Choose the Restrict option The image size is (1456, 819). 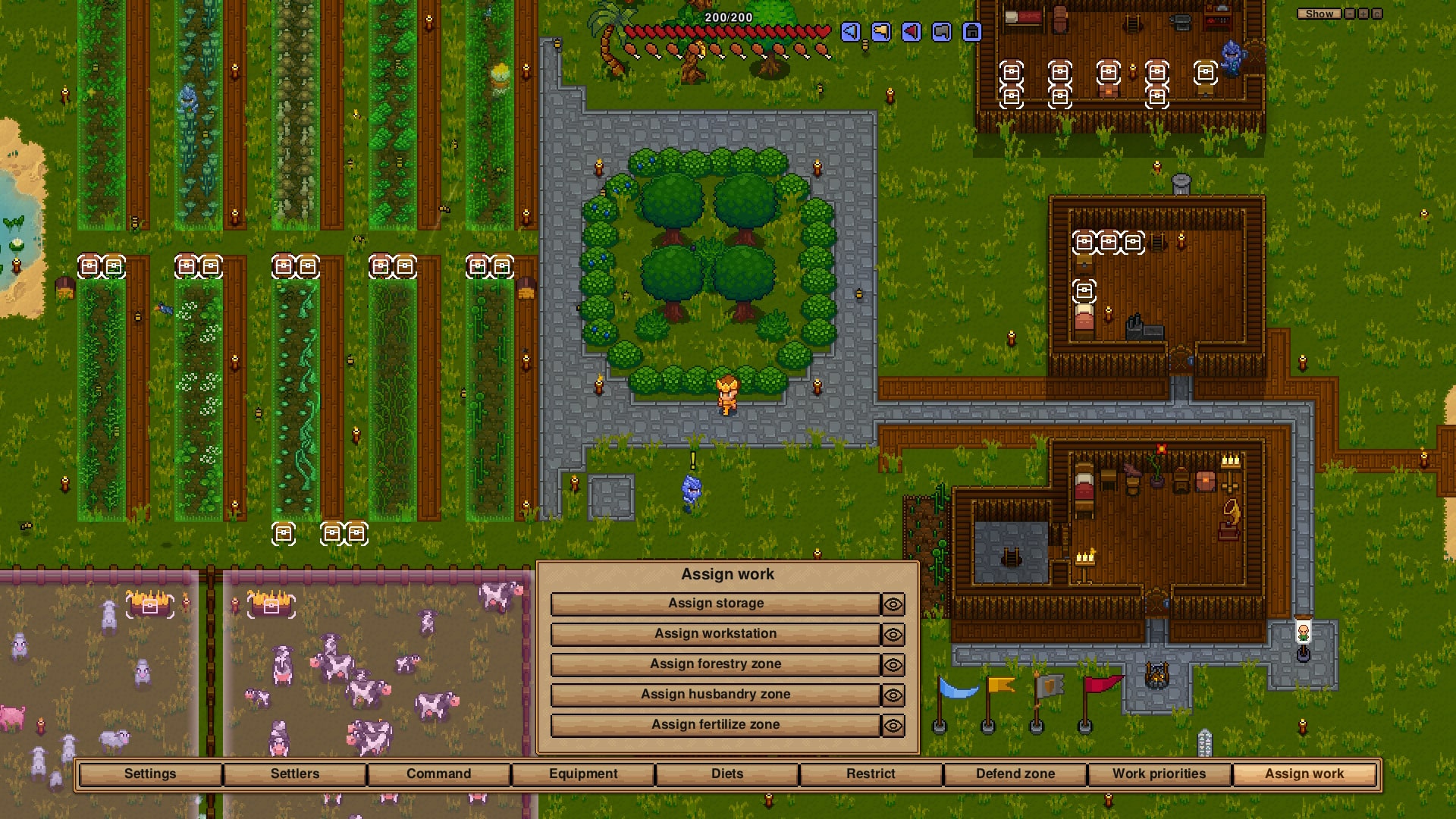871,773
